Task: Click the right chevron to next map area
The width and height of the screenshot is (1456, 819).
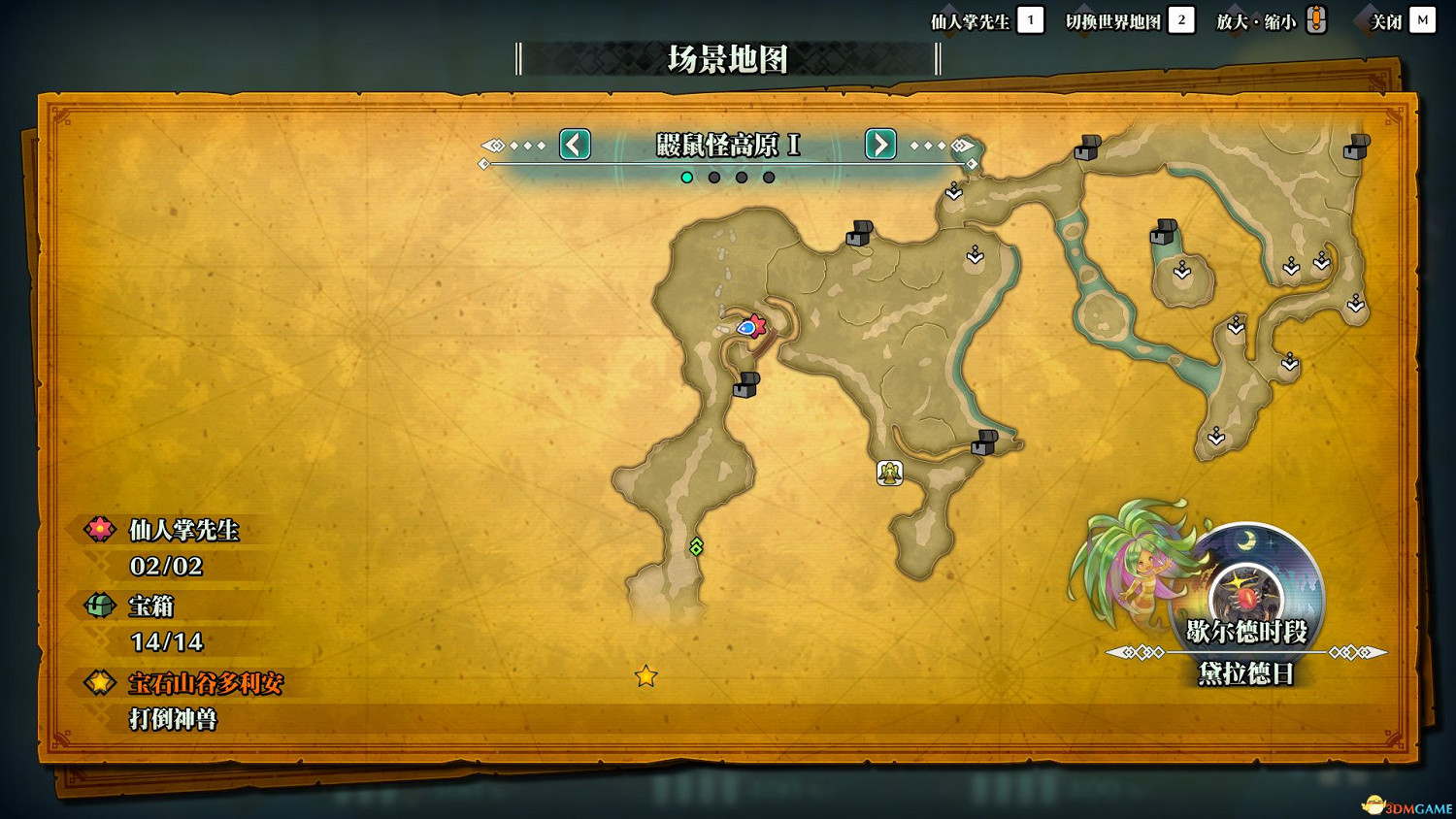Action: coord(879,145)
